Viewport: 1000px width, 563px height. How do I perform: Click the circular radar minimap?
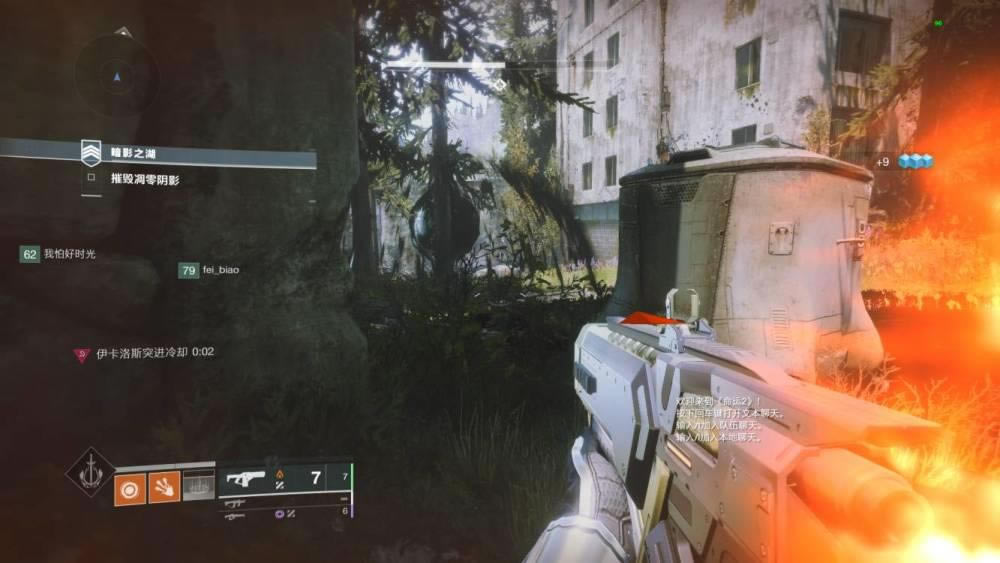coord(118,76)
